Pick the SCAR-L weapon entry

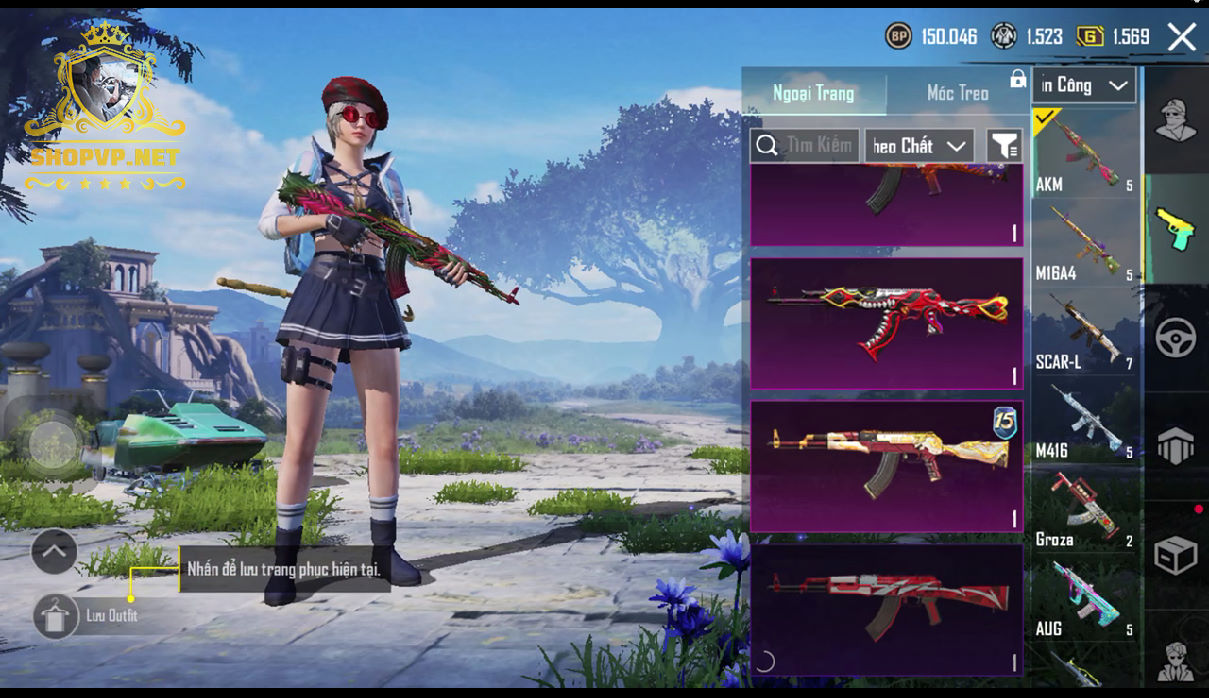pyautogui.click(x=1084, y=331)
